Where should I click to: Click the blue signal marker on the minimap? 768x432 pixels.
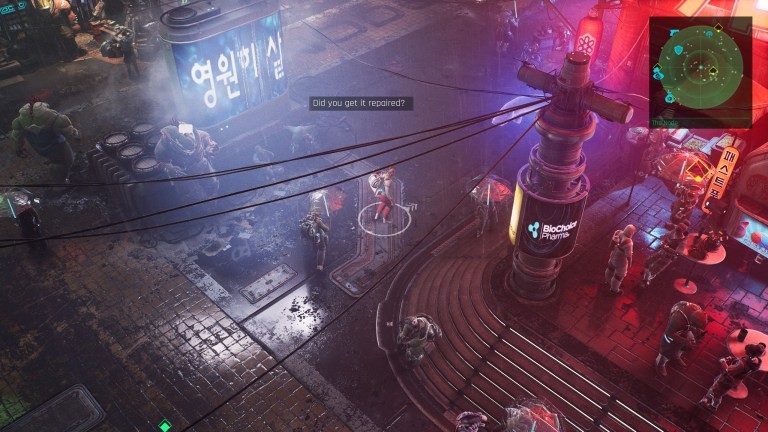pos(709,34)
